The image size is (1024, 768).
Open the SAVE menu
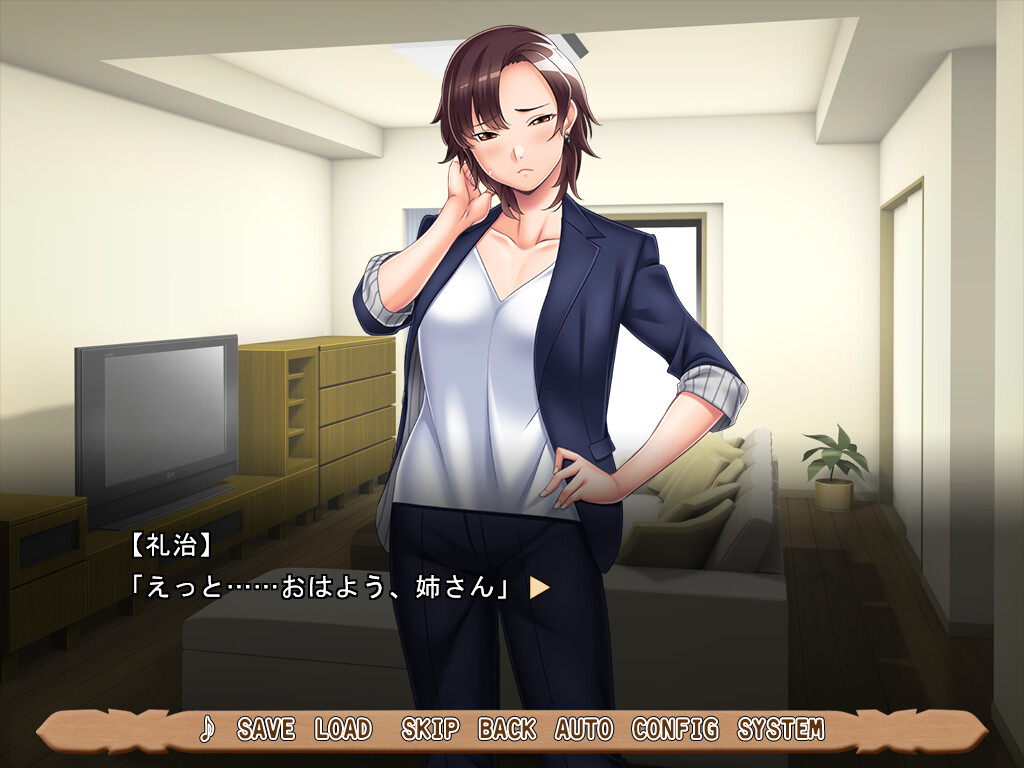pyautogui.click(x=266, y=730)
